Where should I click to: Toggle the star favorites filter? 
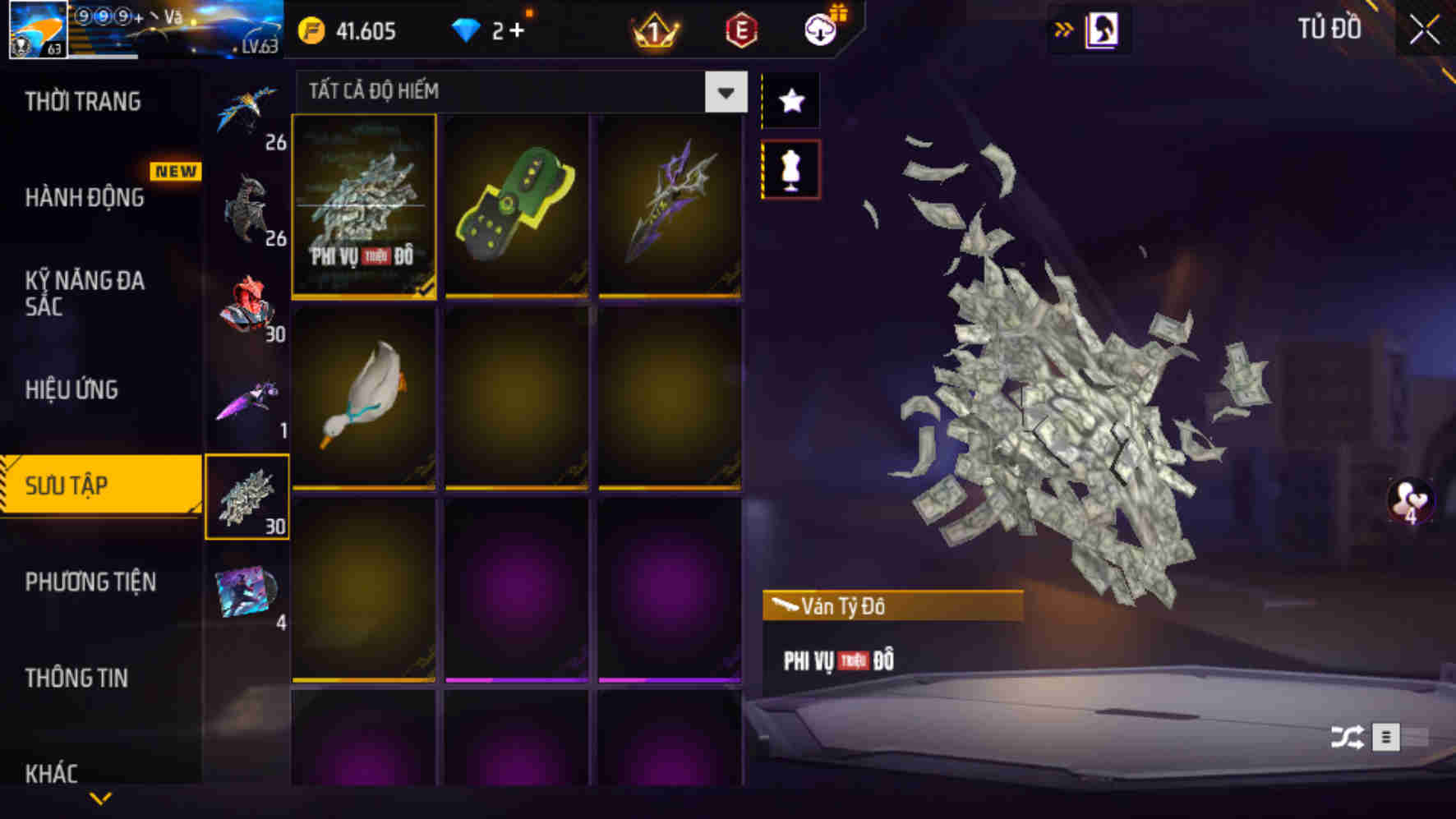[x=791, y=100]
